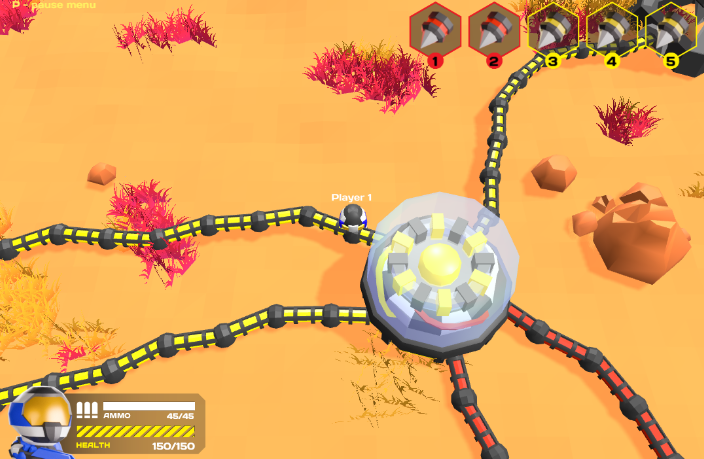Viewport: 704px width, 459px height.
Task: Choose the red drill icon numbered 2
Action: pos(494,30)
